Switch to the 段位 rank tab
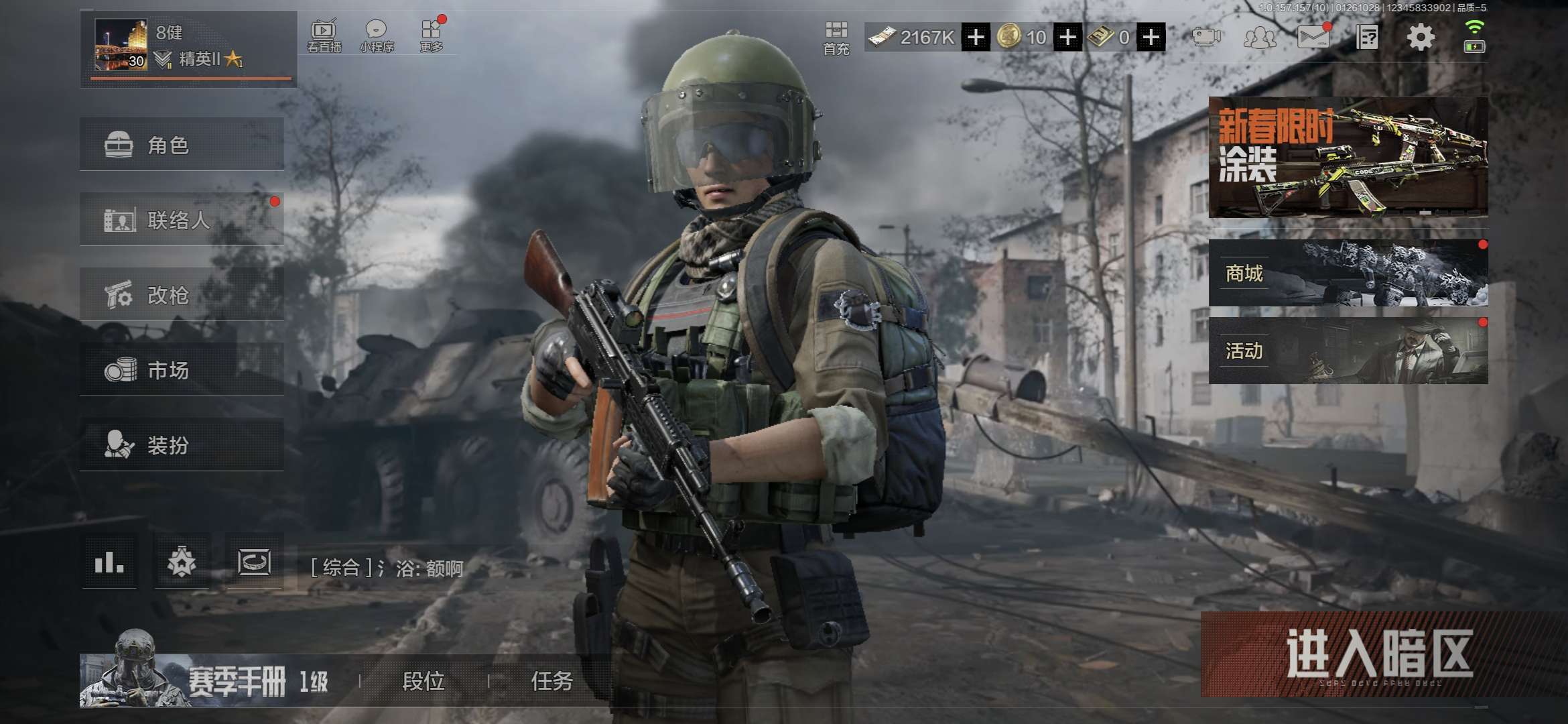The width and height of the screenshot is (1568, 724). point(423,681)
